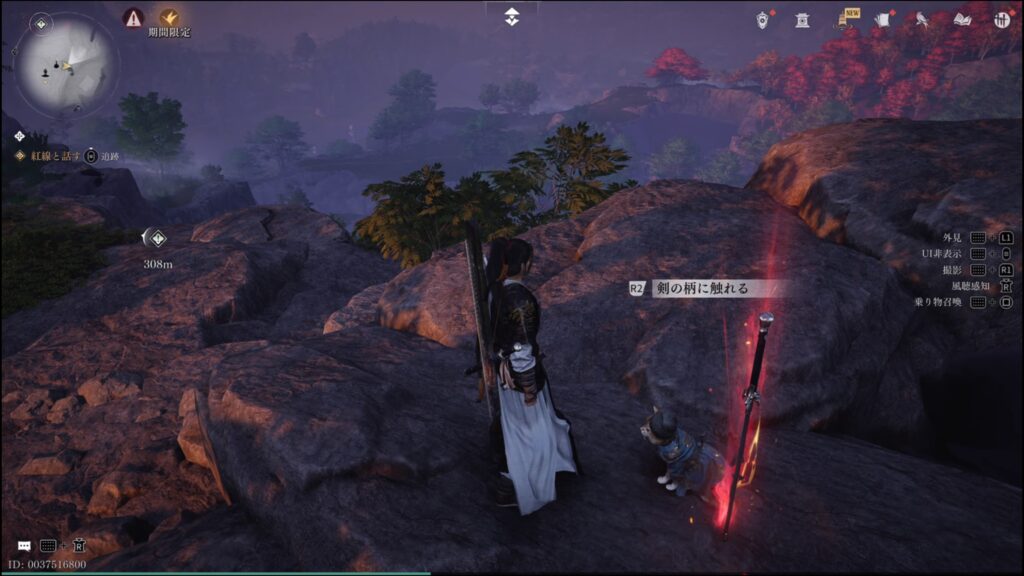Screen dimensions: 1024x576
Task: Click the shield badge icon with red dot
Action: pos(763,19)
